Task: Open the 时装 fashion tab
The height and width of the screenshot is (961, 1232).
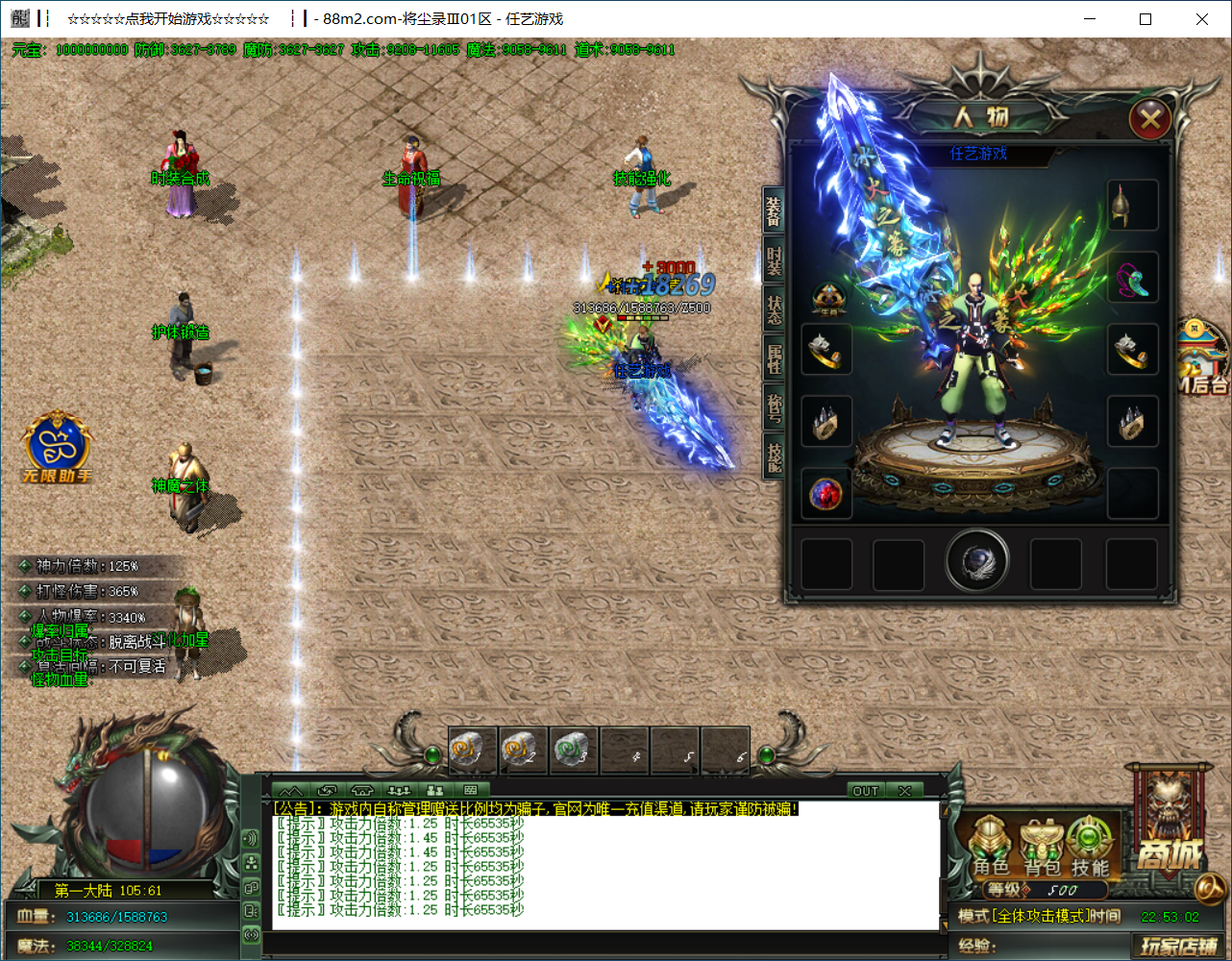Action: coord(774,260)
